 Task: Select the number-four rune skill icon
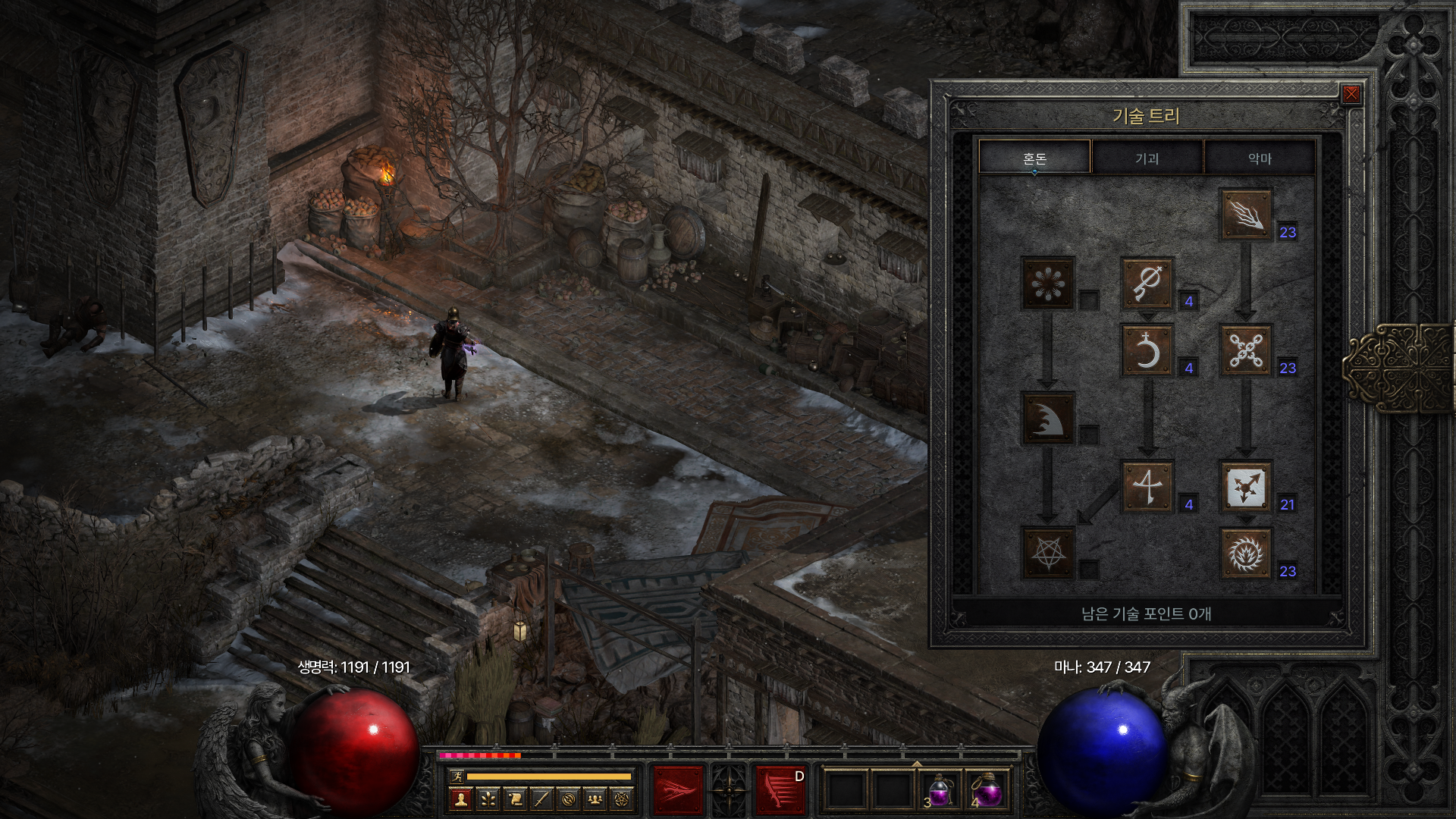click(x=1147, y=487)
